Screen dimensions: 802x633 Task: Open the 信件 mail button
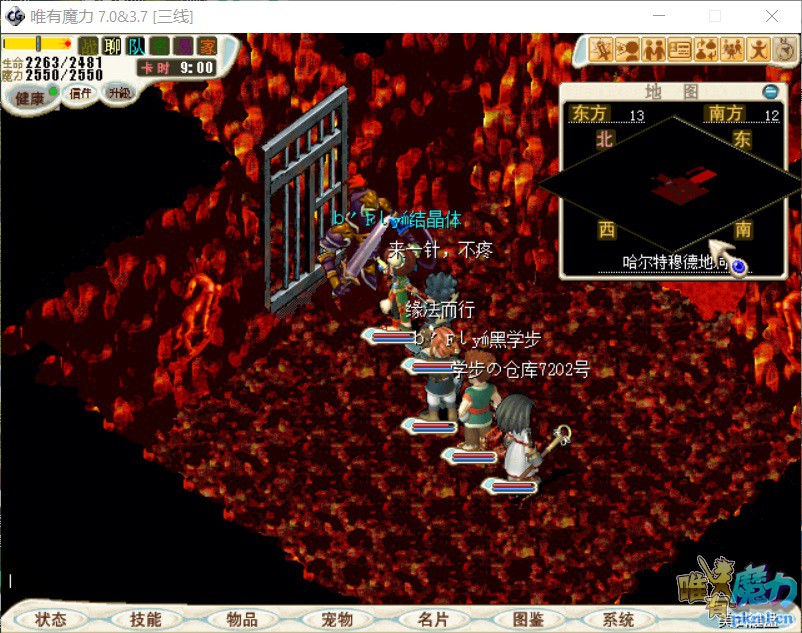point(81,93)
